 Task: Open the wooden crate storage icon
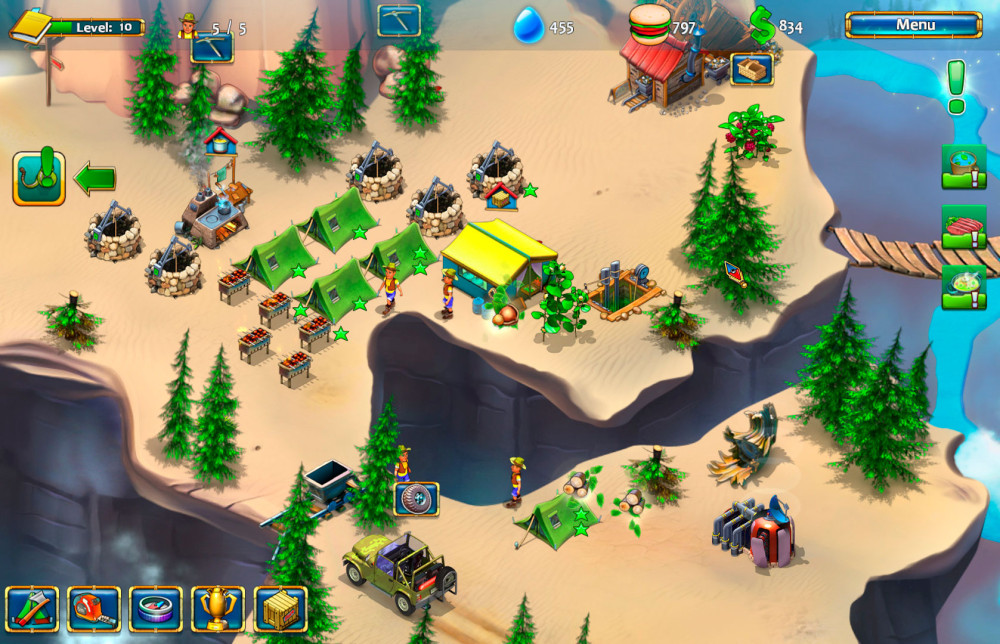[280, 608]
